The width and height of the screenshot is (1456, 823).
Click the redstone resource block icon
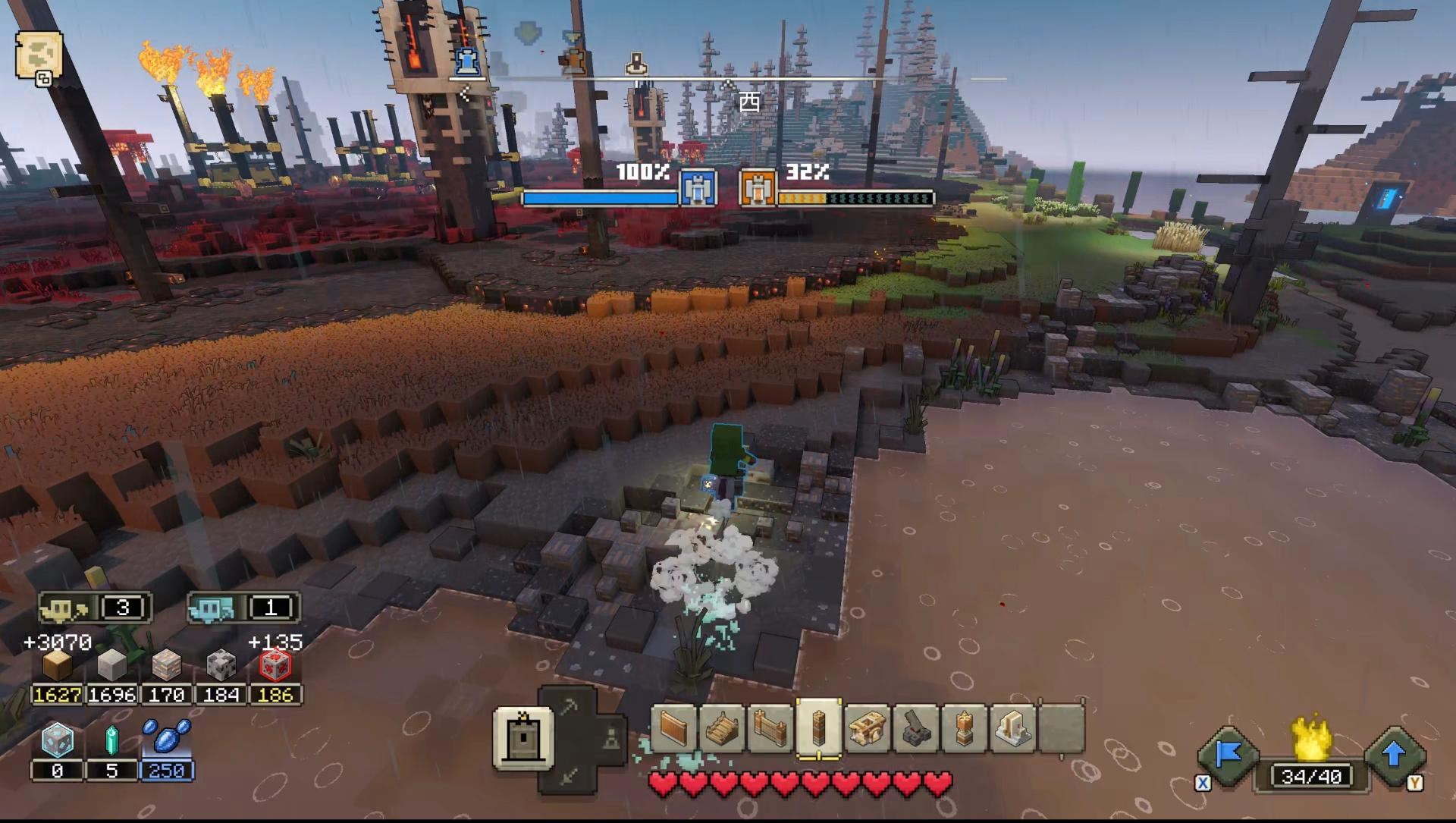click(x=275, y=666)
